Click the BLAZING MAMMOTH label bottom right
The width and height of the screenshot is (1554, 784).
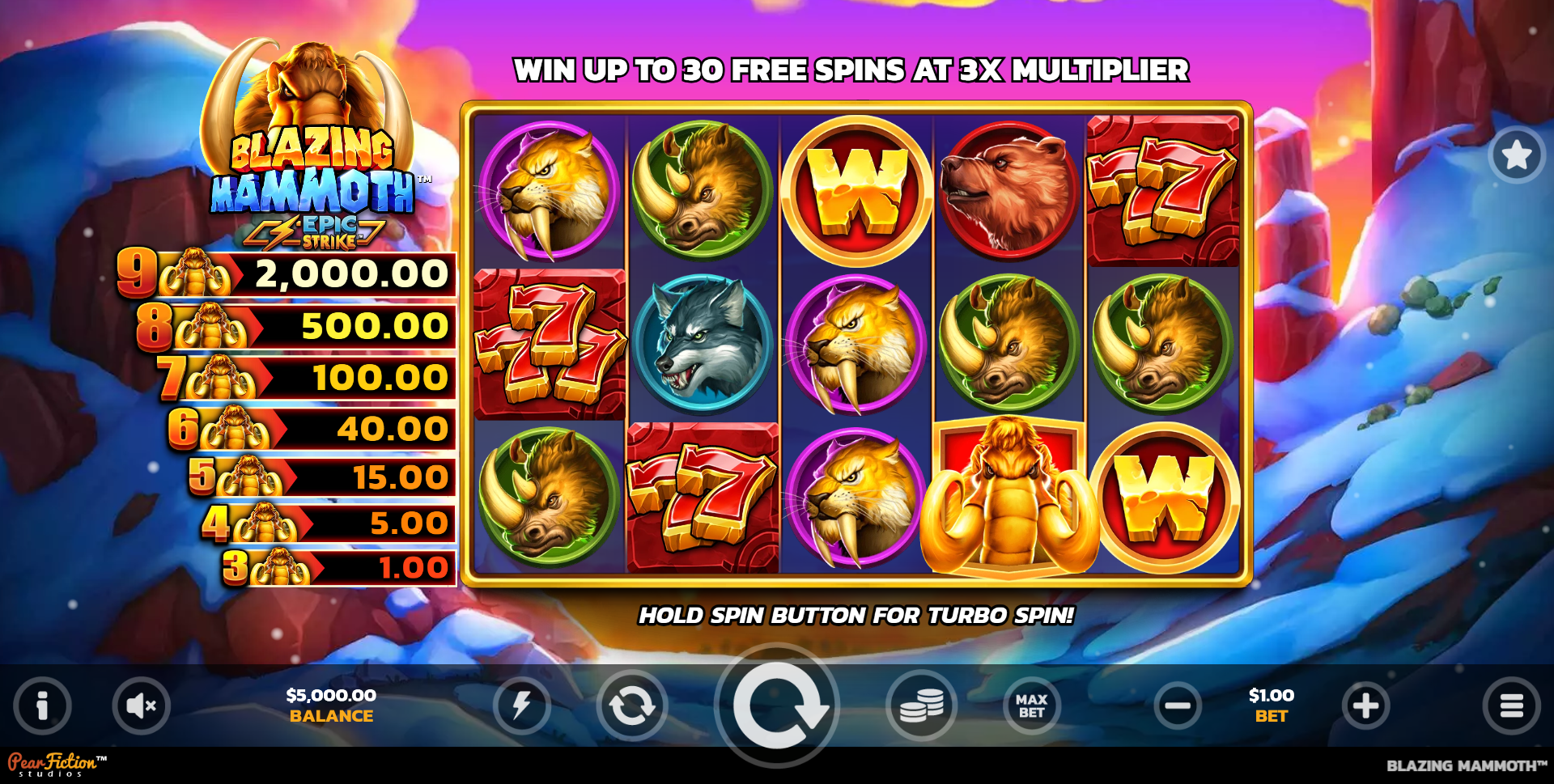pyautogui.click(x=1469, y=763)
